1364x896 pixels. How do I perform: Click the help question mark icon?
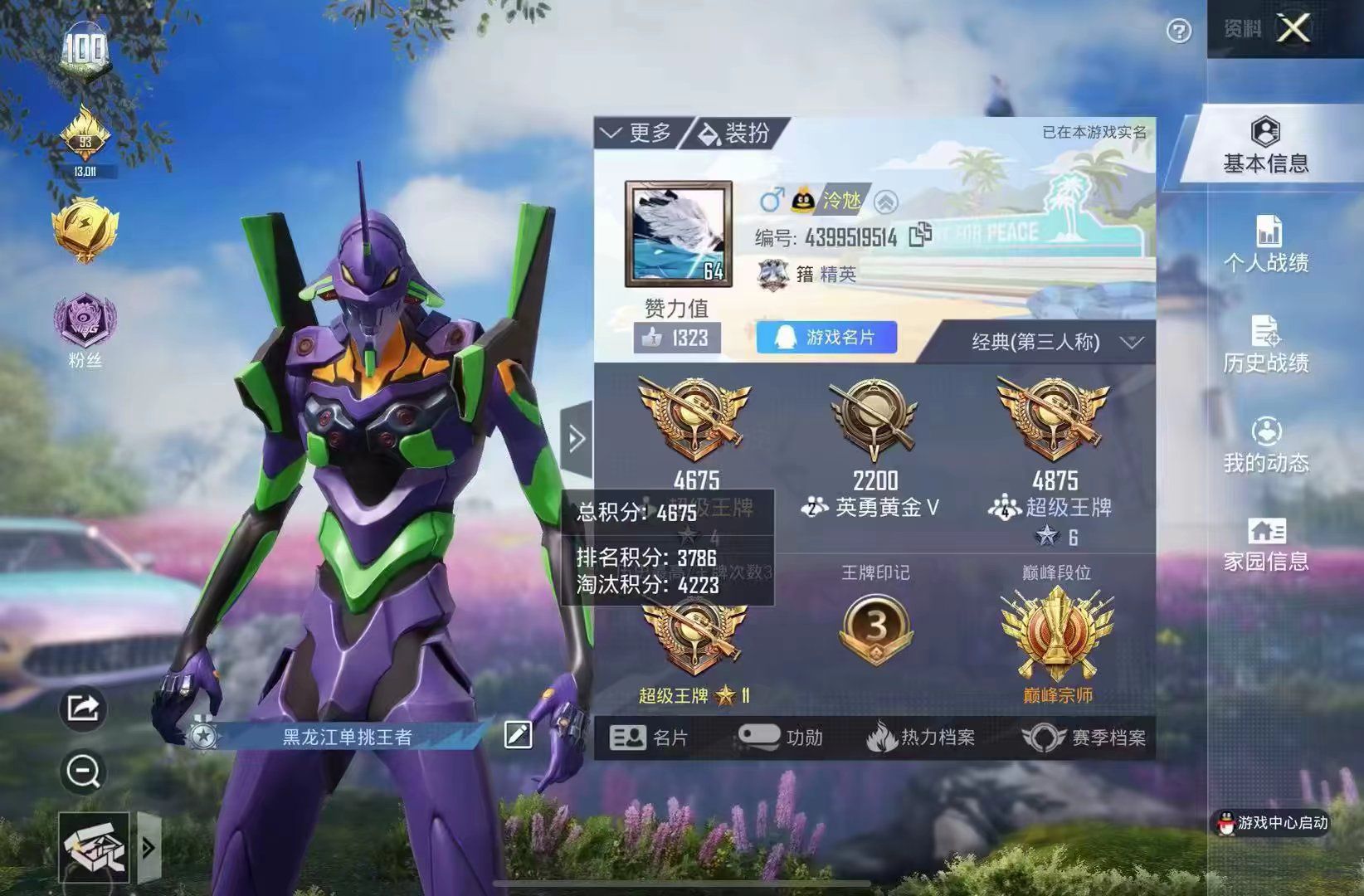(1178, 32)
